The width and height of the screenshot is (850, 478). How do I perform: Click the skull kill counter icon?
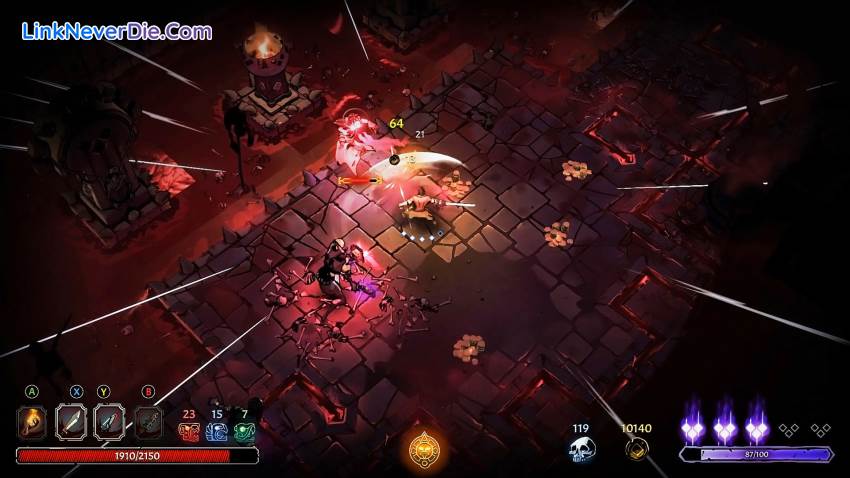pos(581,451)
